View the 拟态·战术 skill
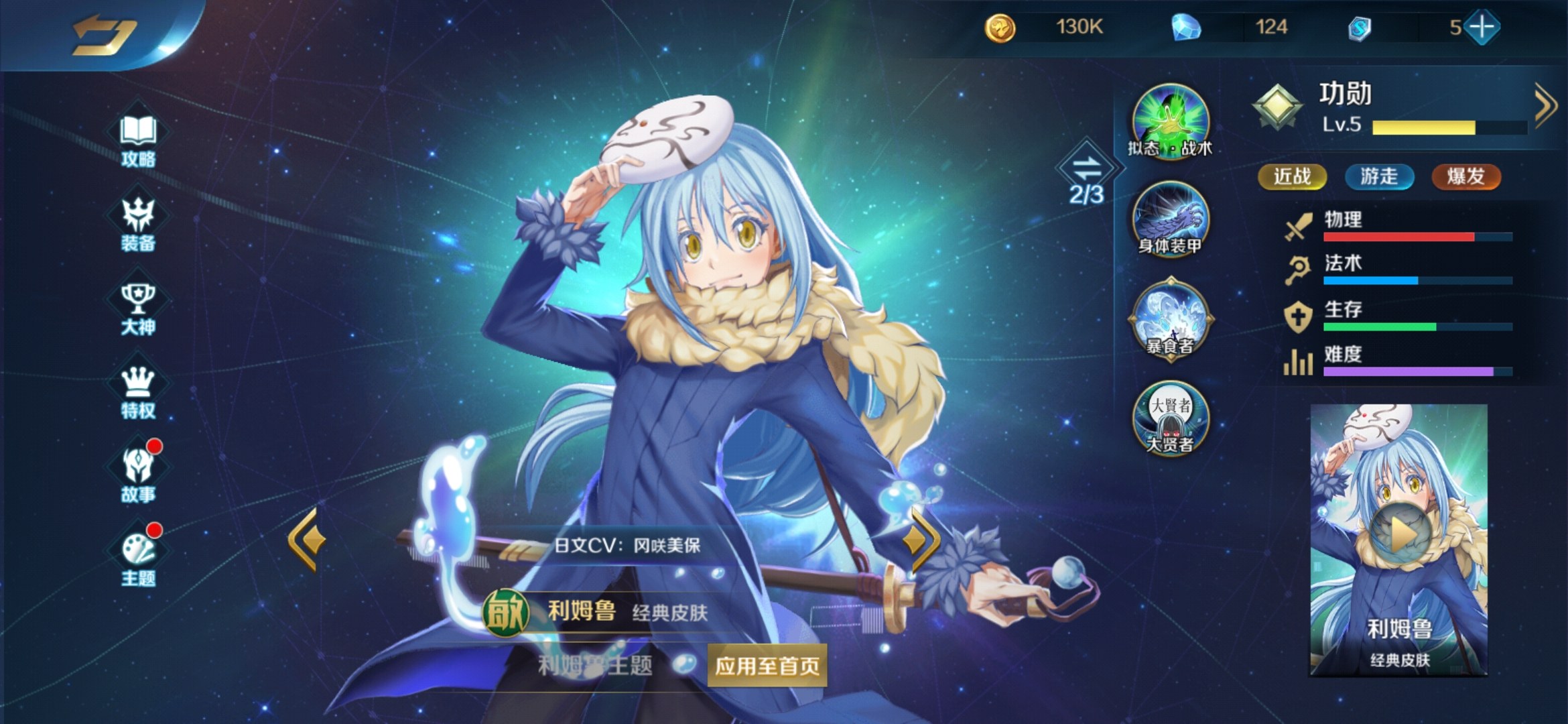 pos(1170,121)
